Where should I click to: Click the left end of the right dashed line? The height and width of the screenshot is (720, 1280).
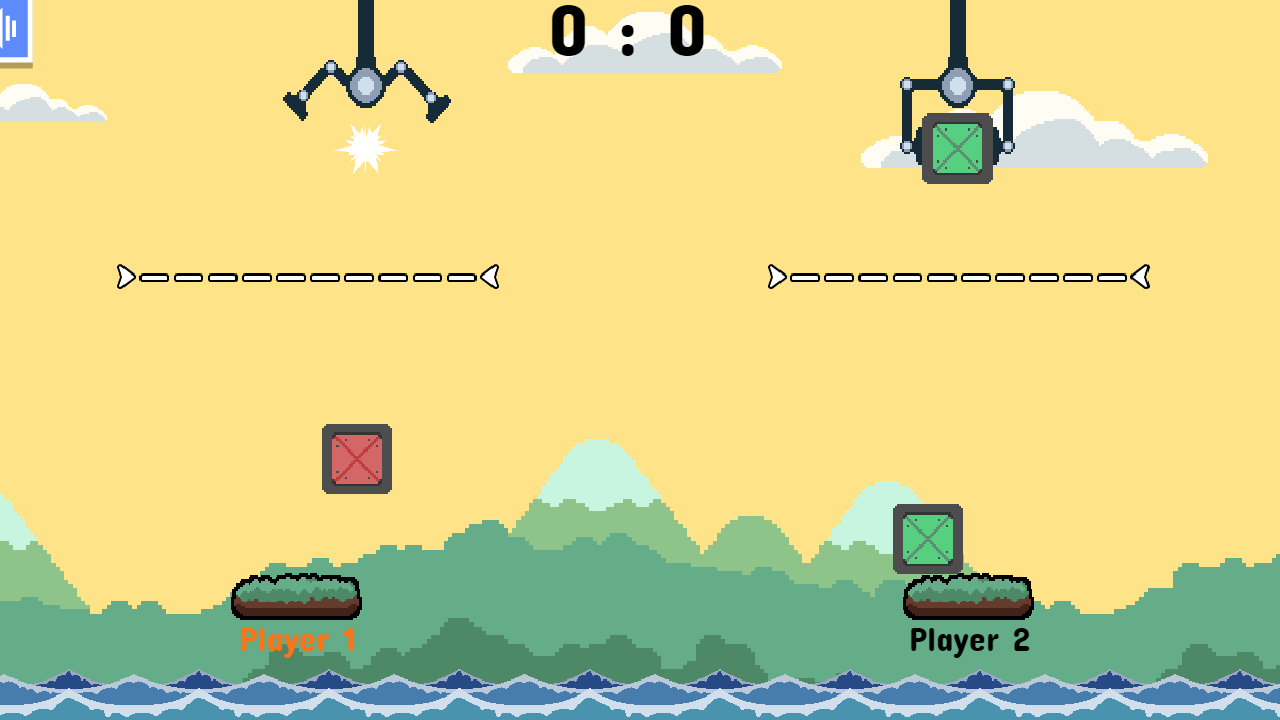(x=775, y=277)
